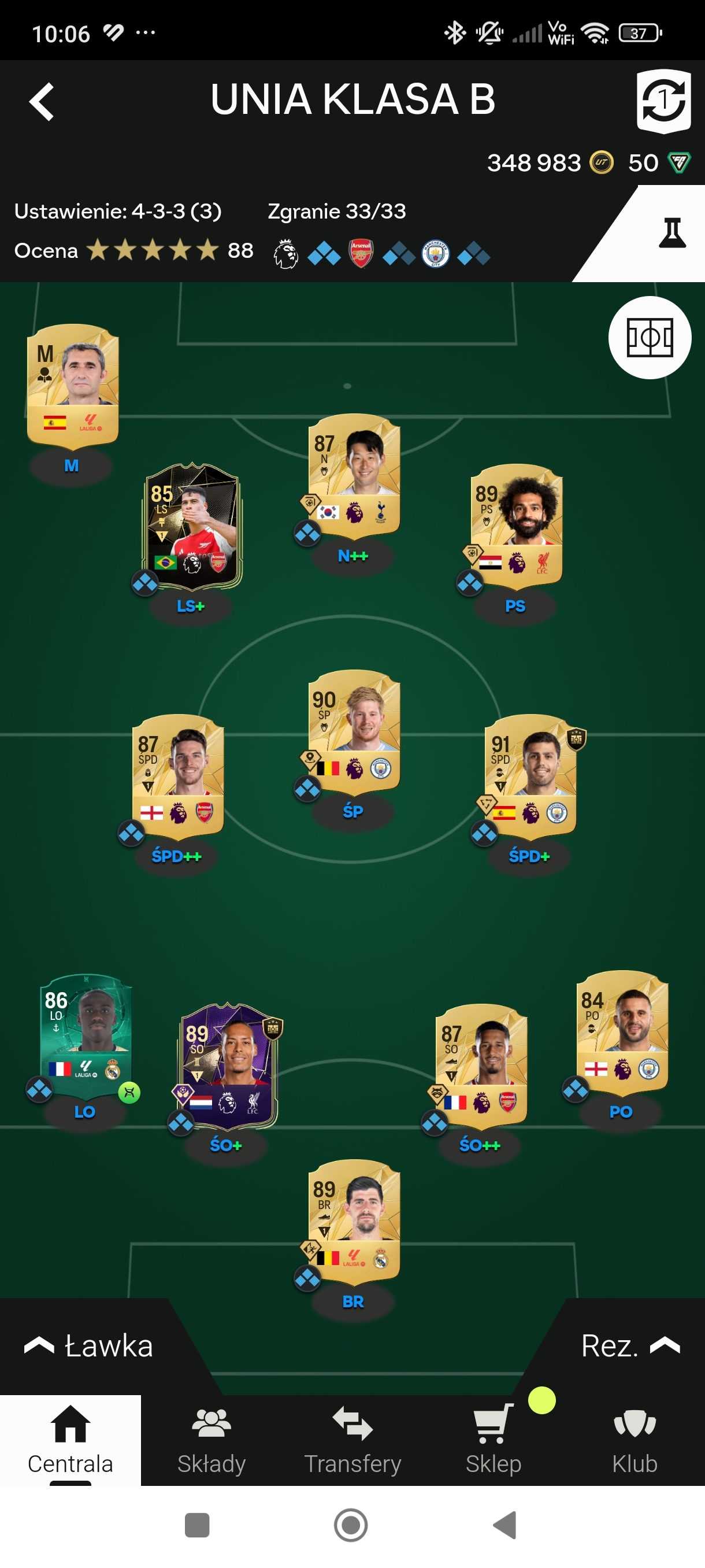Expand the Rez. reserves panel
Screen dimensions: 705x1568
[629, 1345]
